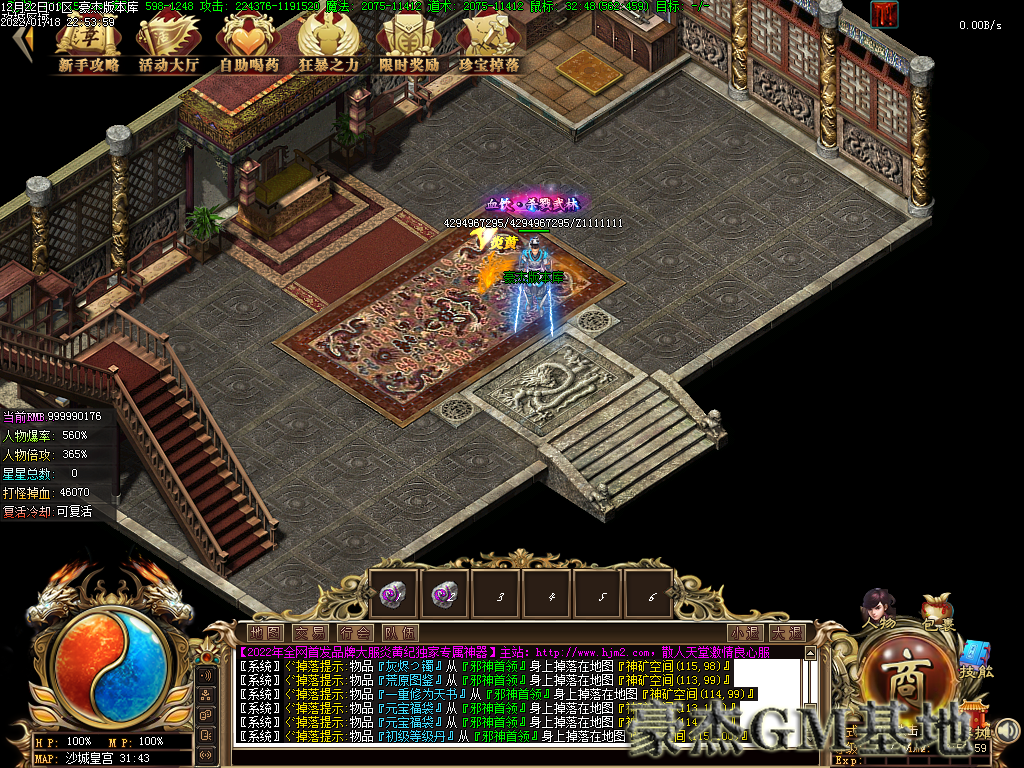Open the 地图 map button
Viewport: 1024px width, 768px height.
266,633
